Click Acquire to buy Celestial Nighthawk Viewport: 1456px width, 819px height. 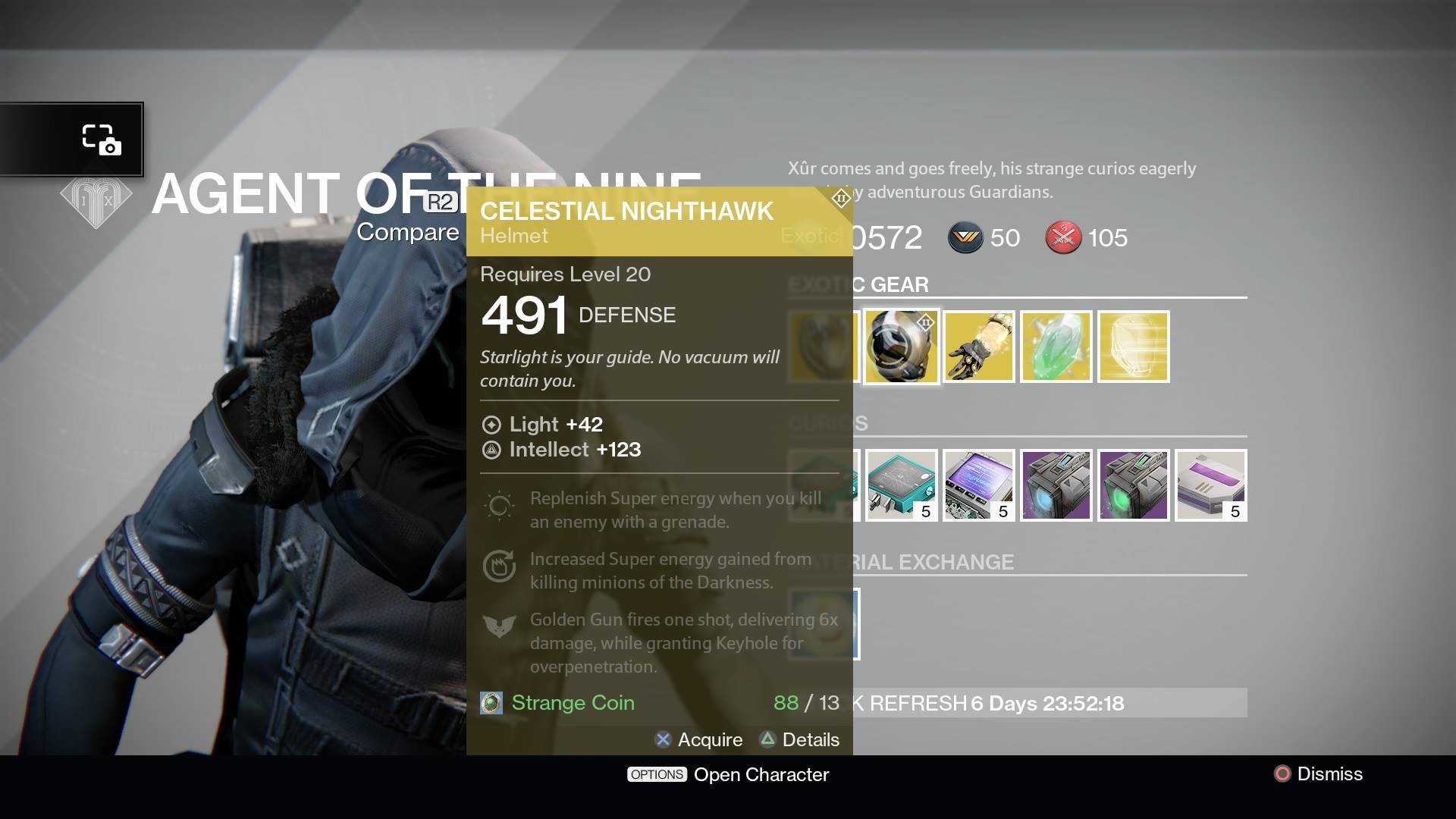[x=699, y=739]
